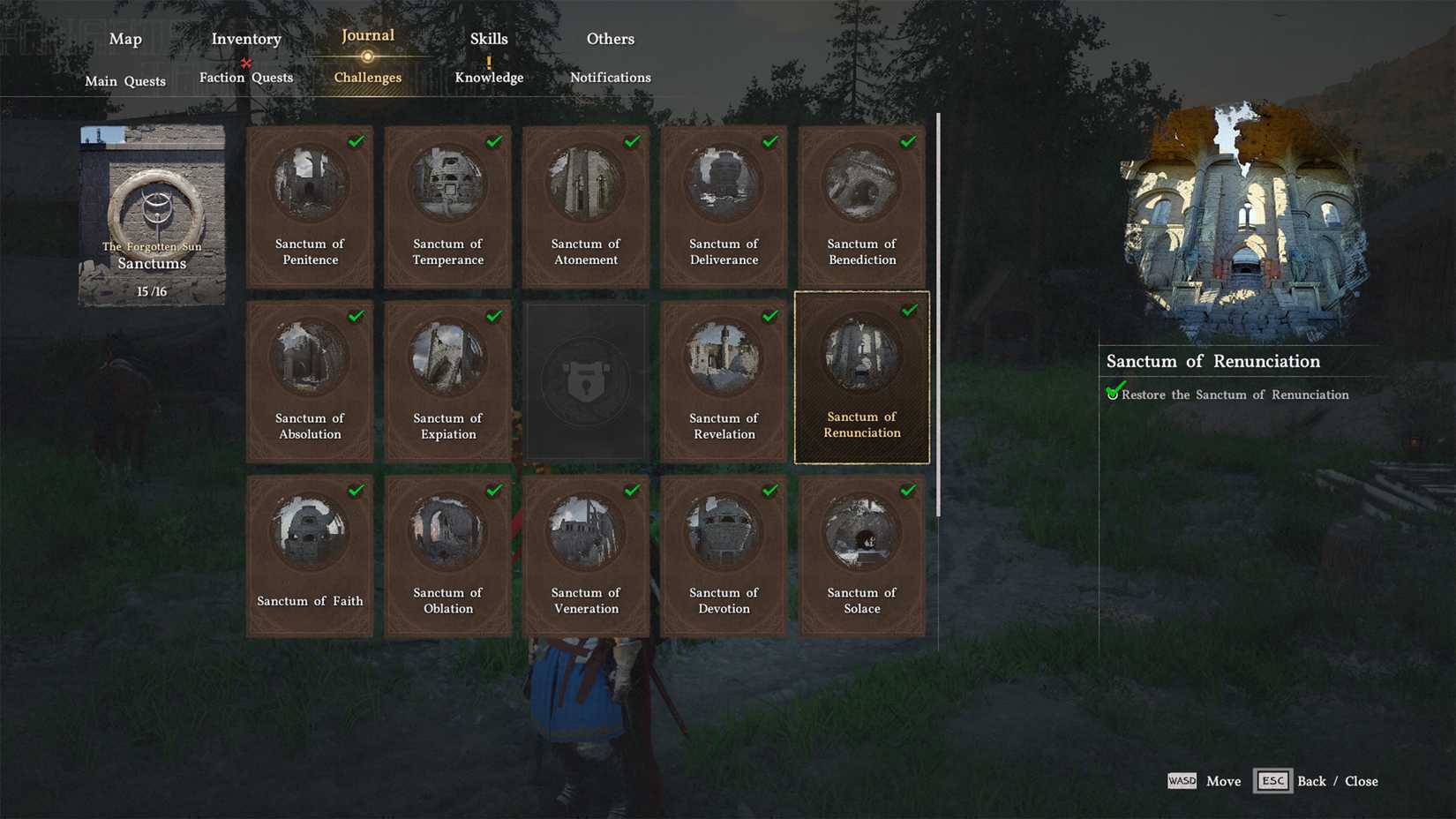Open the Notifications tab
Viewport: 1456px width, 819px height.
coord(610,78)
